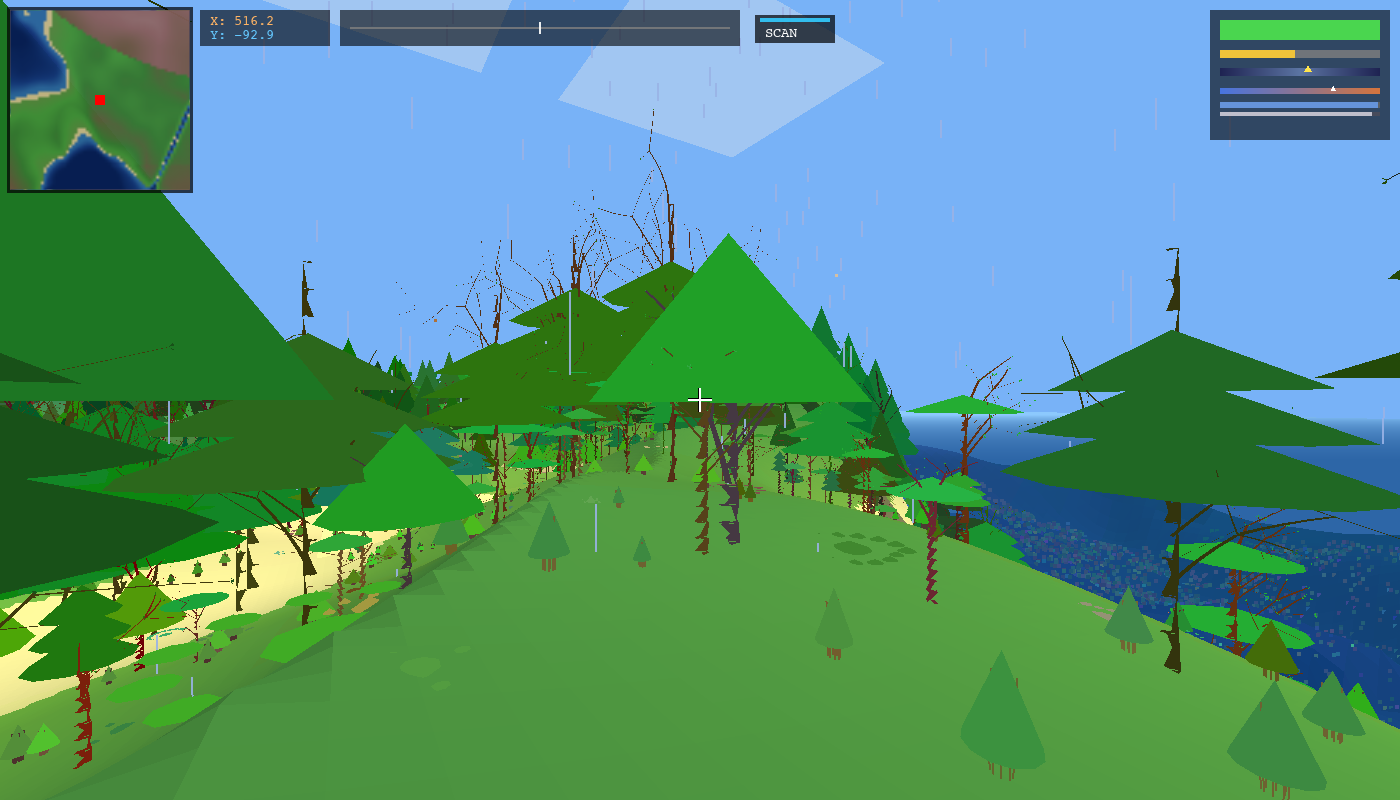Click the yellow triangle marker on the dark gauge
Image resolution: width=1400 pixels, height=800 pixels.
[1309, 69]
